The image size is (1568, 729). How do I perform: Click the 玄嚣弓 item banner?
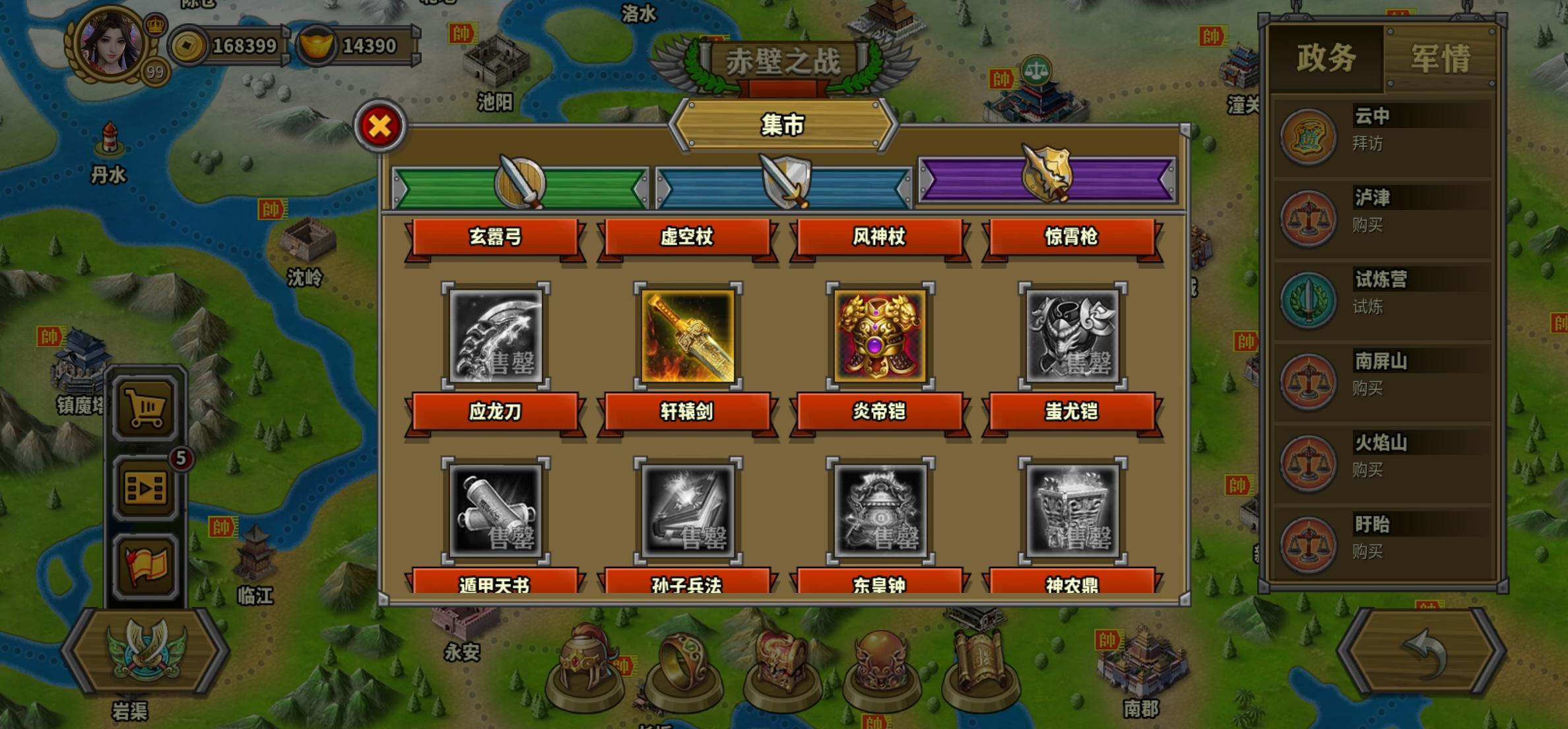click(496, 240)
